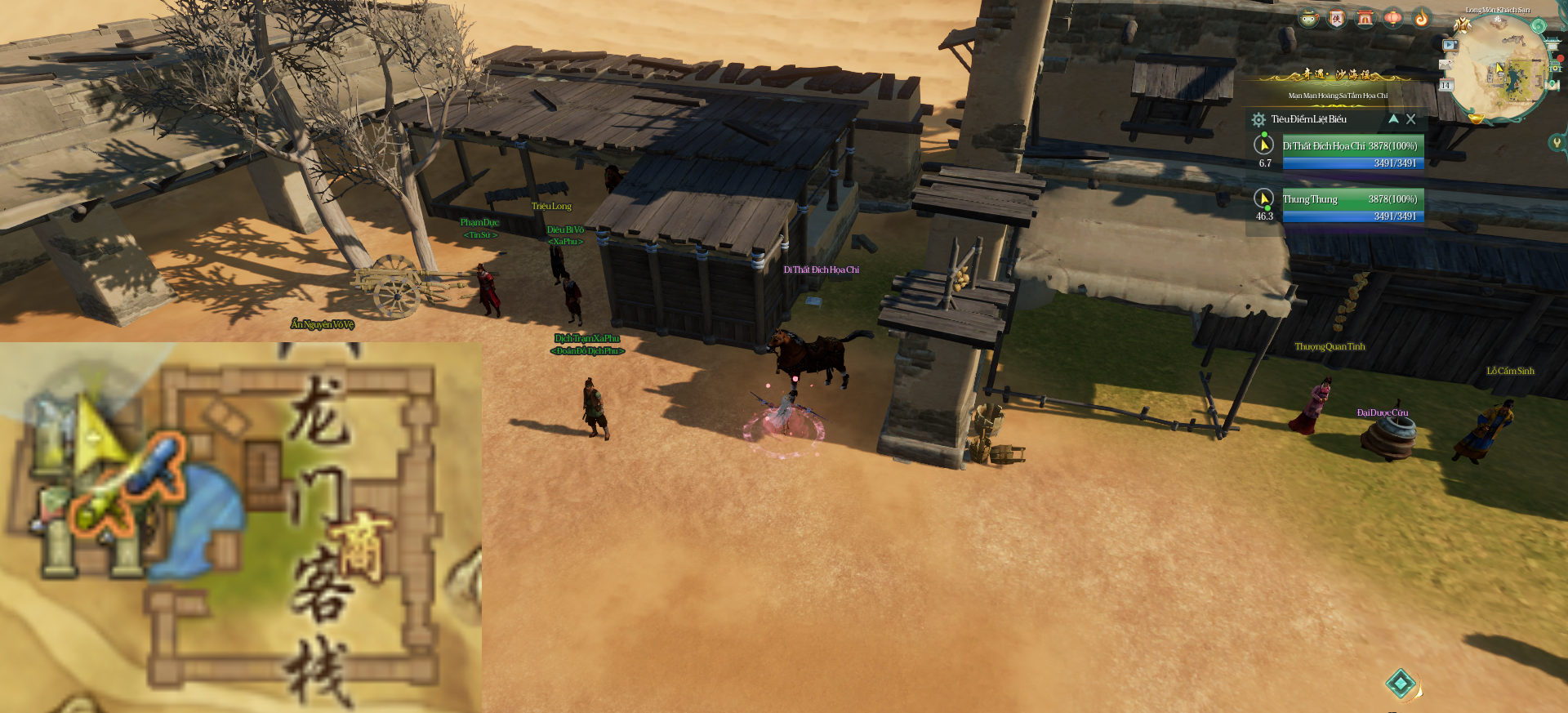The width and height of the screenshot is (1568, 713).
Task: Click the video screen icon by minimap
Action: click(1450, 46)
